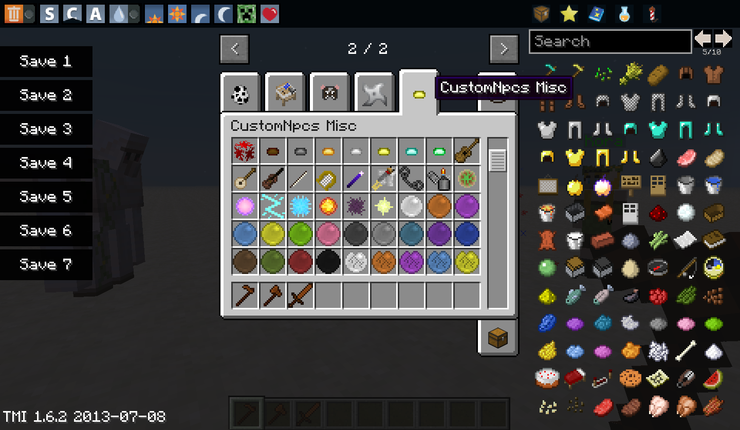Click the Save 4 button

tap(46, 164)
